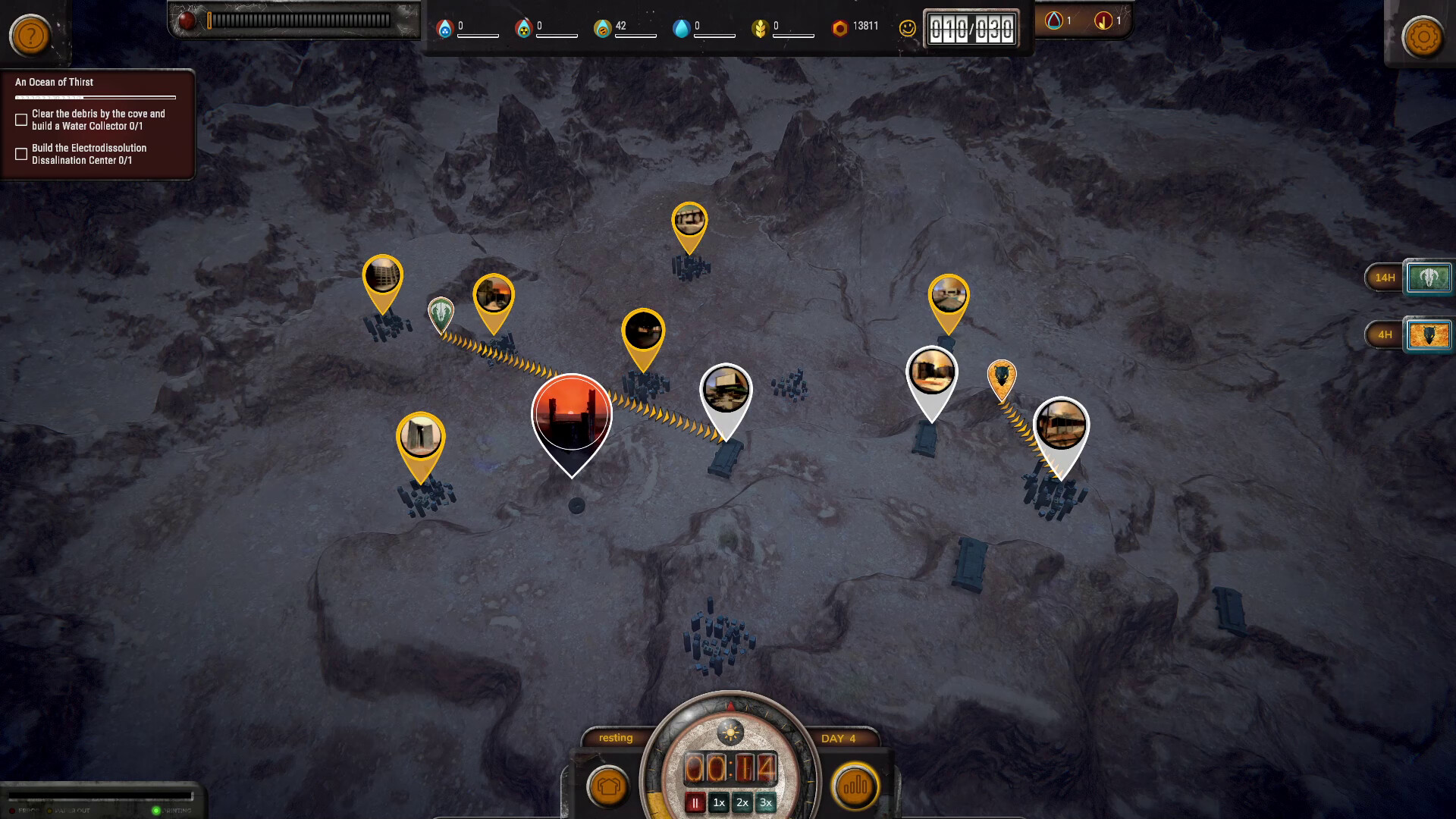
Task: Click the Water Collector objective entry
Action: [98, 120]
